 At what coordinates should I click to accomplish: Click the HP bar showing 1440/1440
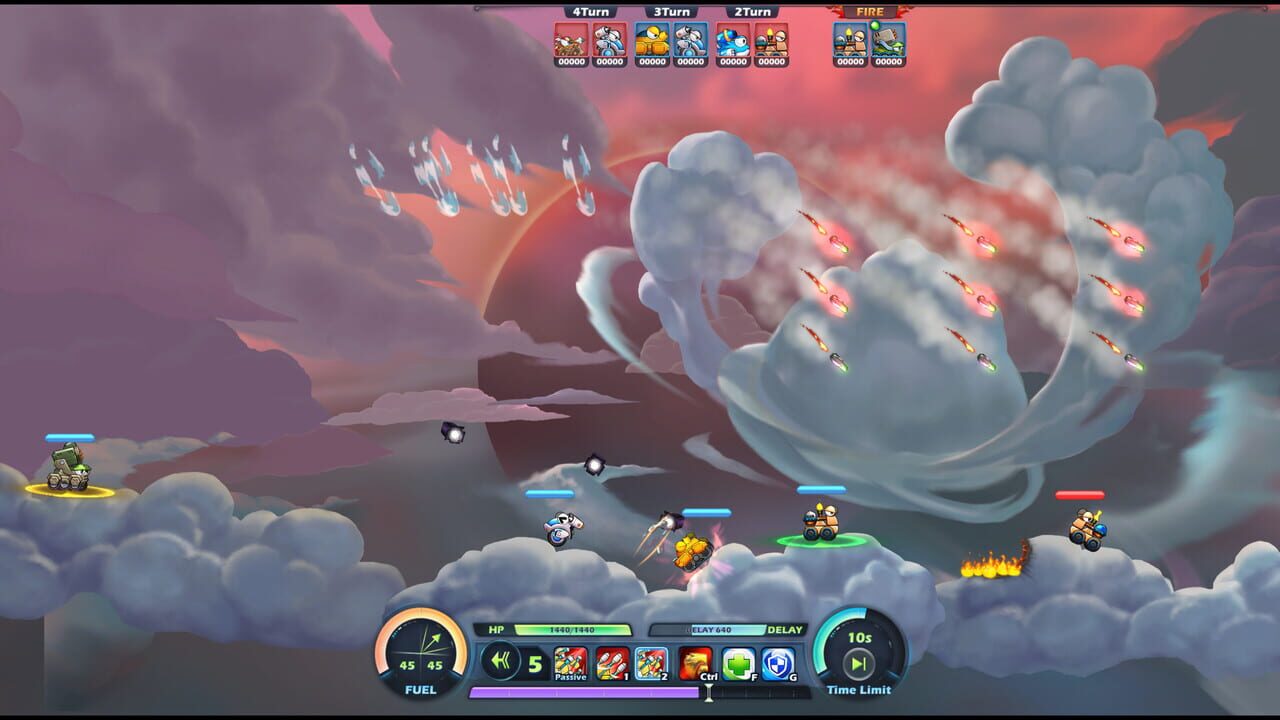click(572, 629)
